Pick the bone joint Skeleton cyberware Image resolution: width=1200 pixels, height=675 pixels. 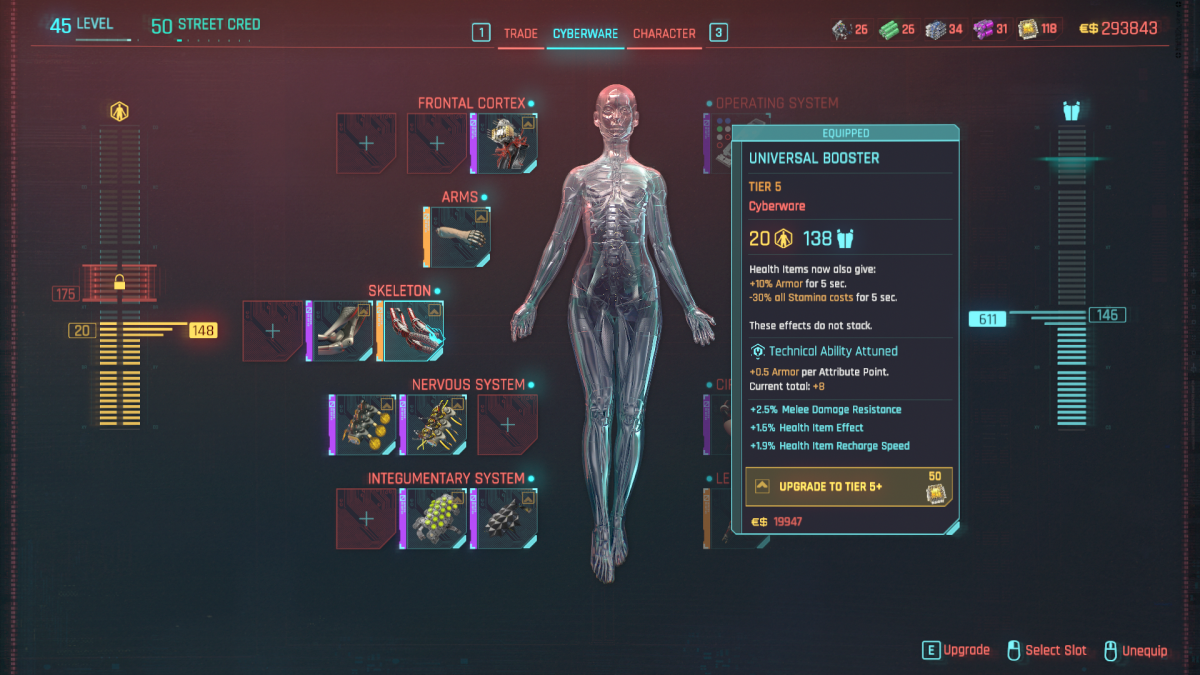point(343,331)
